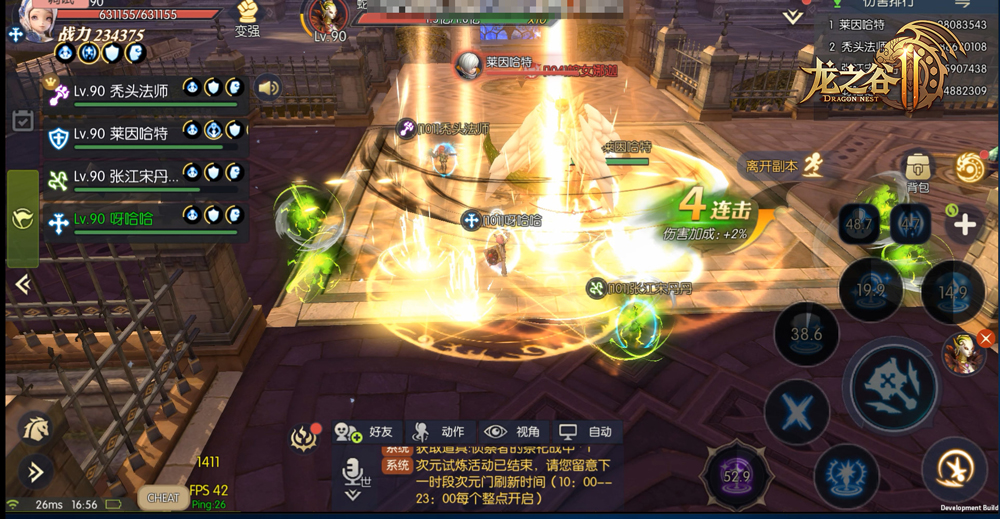The image size is (1000, 519).
Task: Use the plus-shaped add skill button
Action: (964, 224)
